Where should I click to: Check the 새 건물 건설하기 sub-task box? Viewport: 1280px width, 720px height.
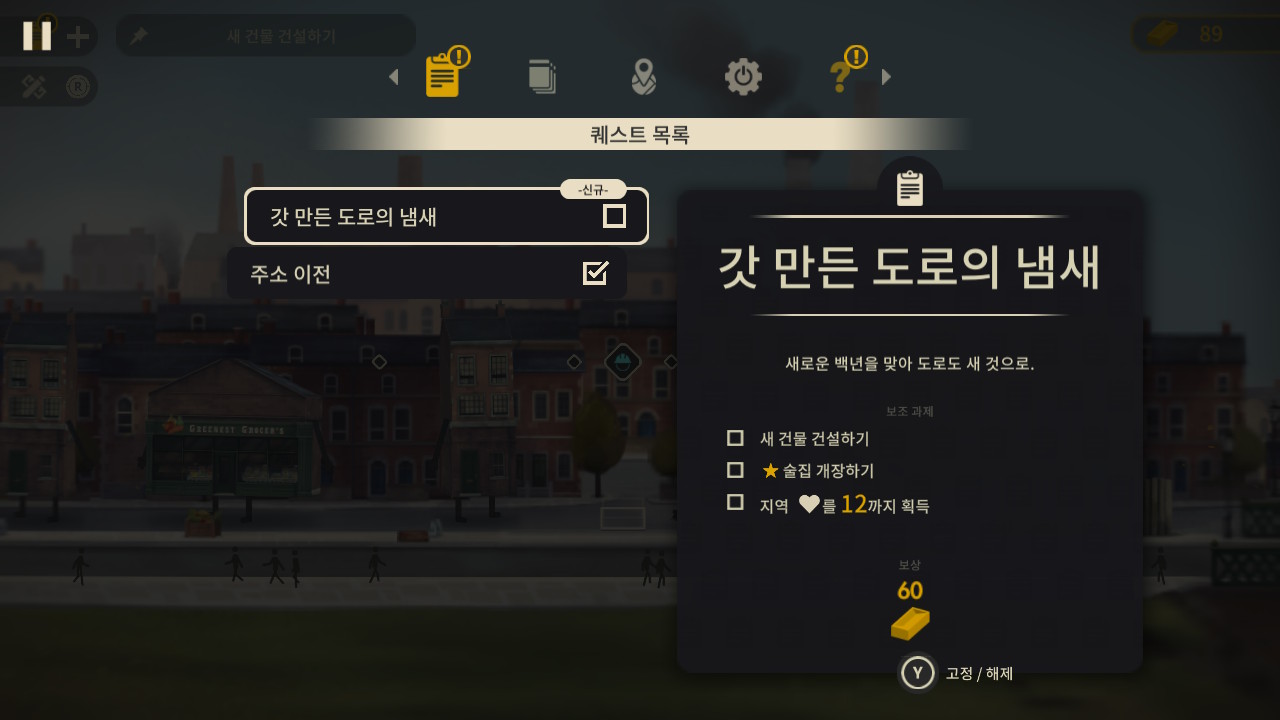(x=735, y=438)
